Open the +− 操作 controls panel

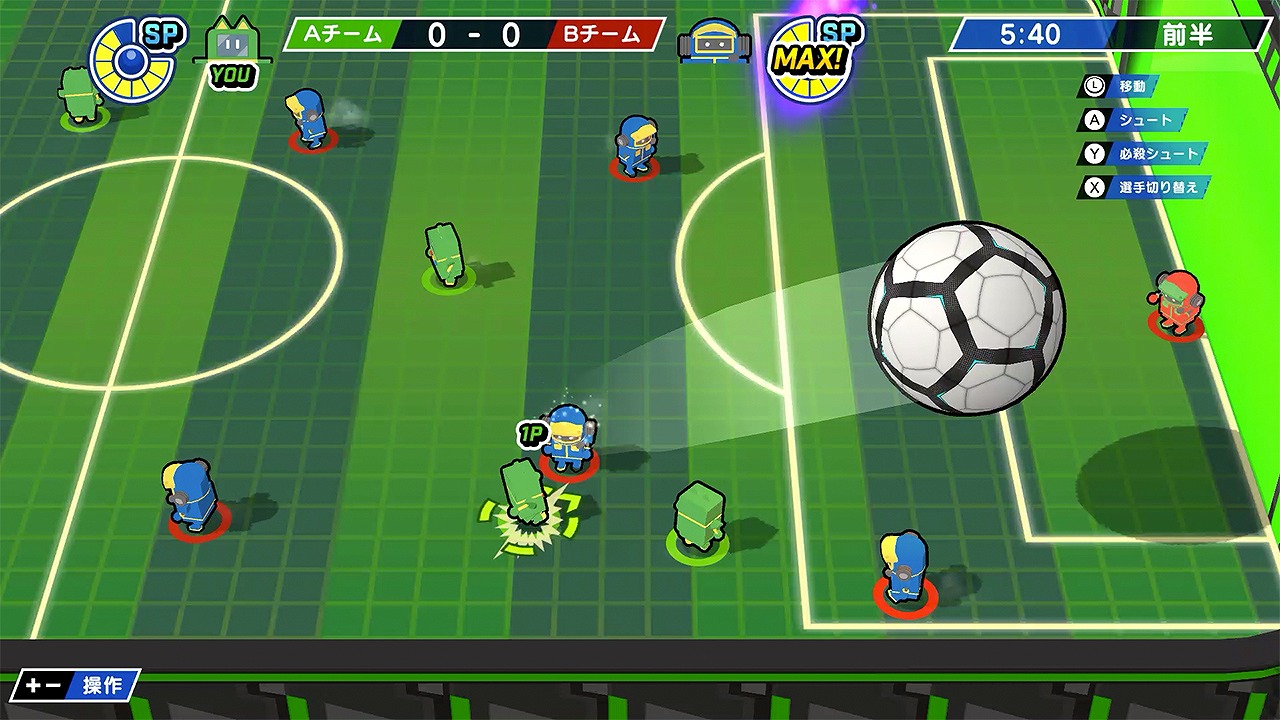tap(75, 687)
